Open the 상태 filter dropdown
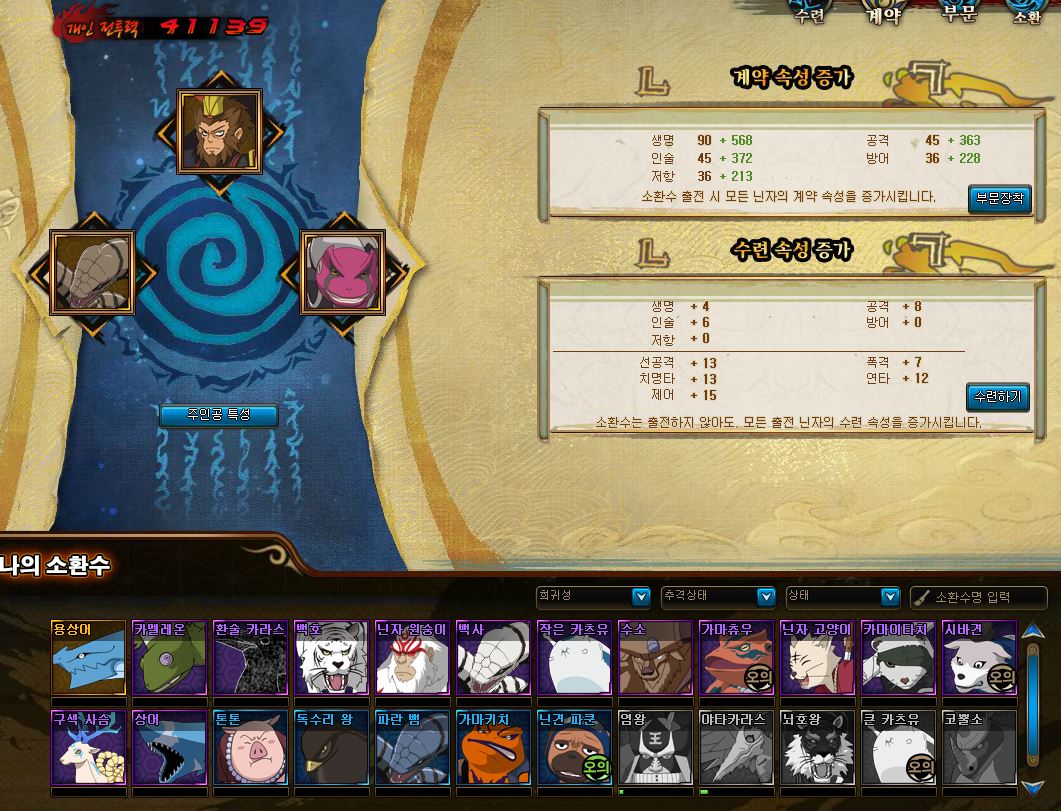Viewport: 1061px width, 811px height. pyautogui.click(x=843, y=597)
